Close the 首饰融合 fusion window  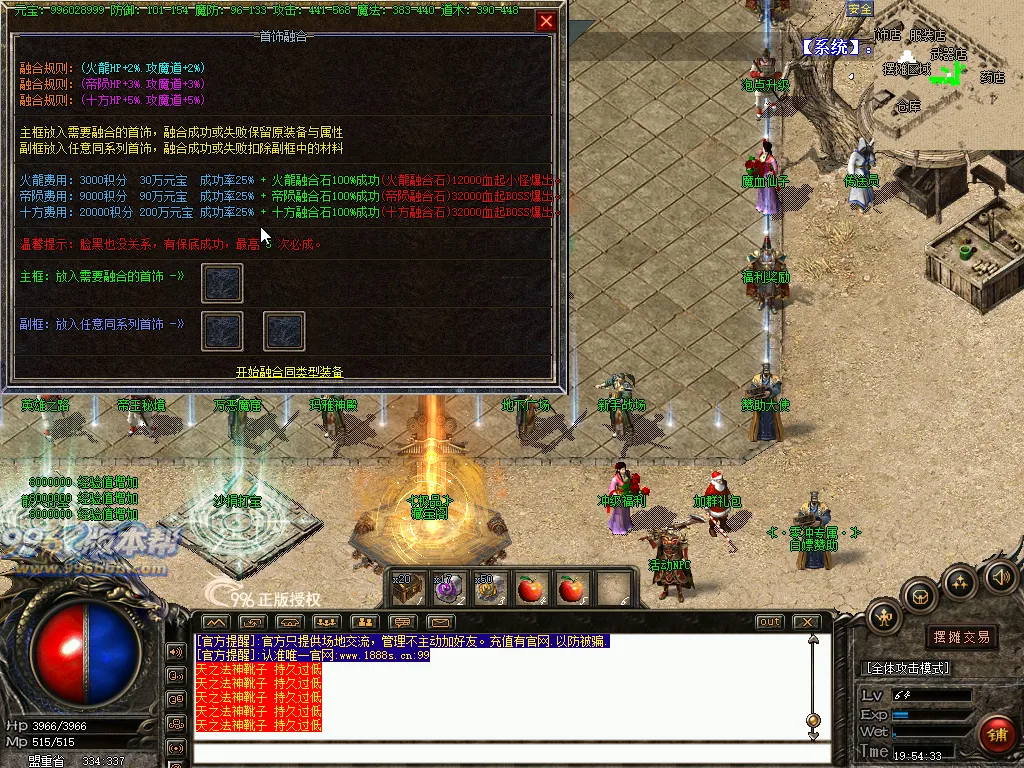[546, 21]
